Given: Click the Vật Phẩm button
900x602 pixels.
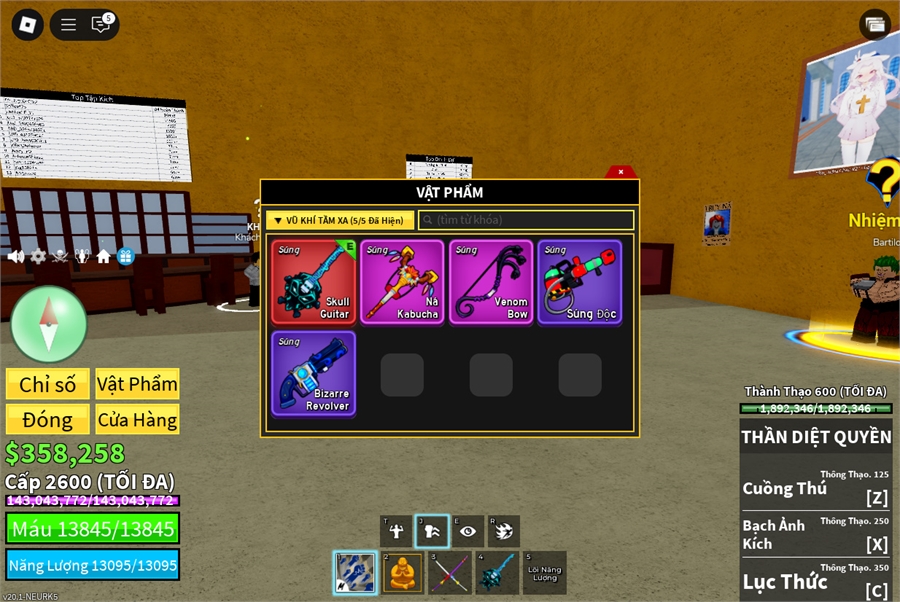Looking at the screenshot, I should (x=137, y=385).
